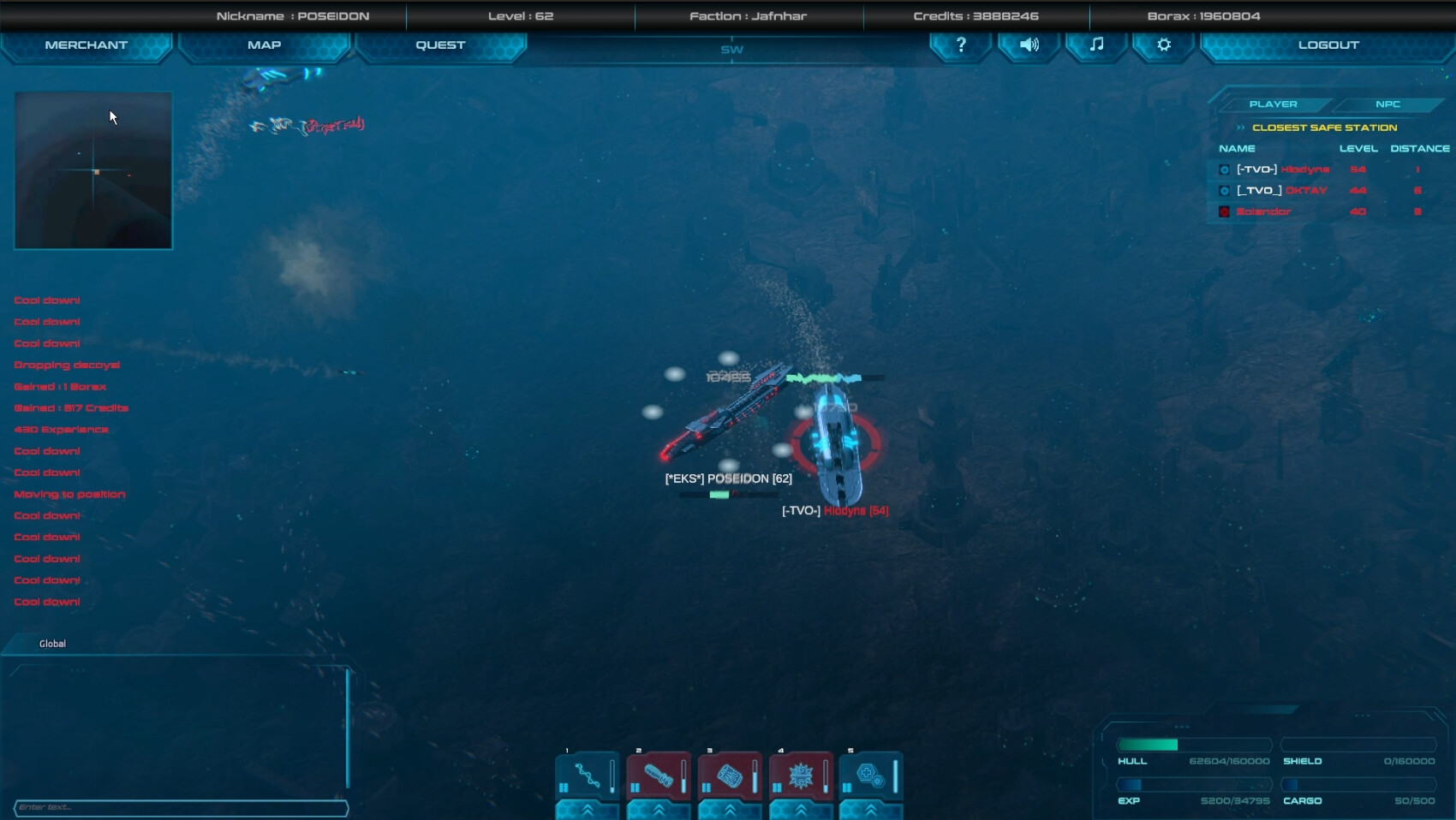The width and height of the screenshot is (1456, 820).
Task: Open the help menu with the question mark icon
Action: (960, 45)
